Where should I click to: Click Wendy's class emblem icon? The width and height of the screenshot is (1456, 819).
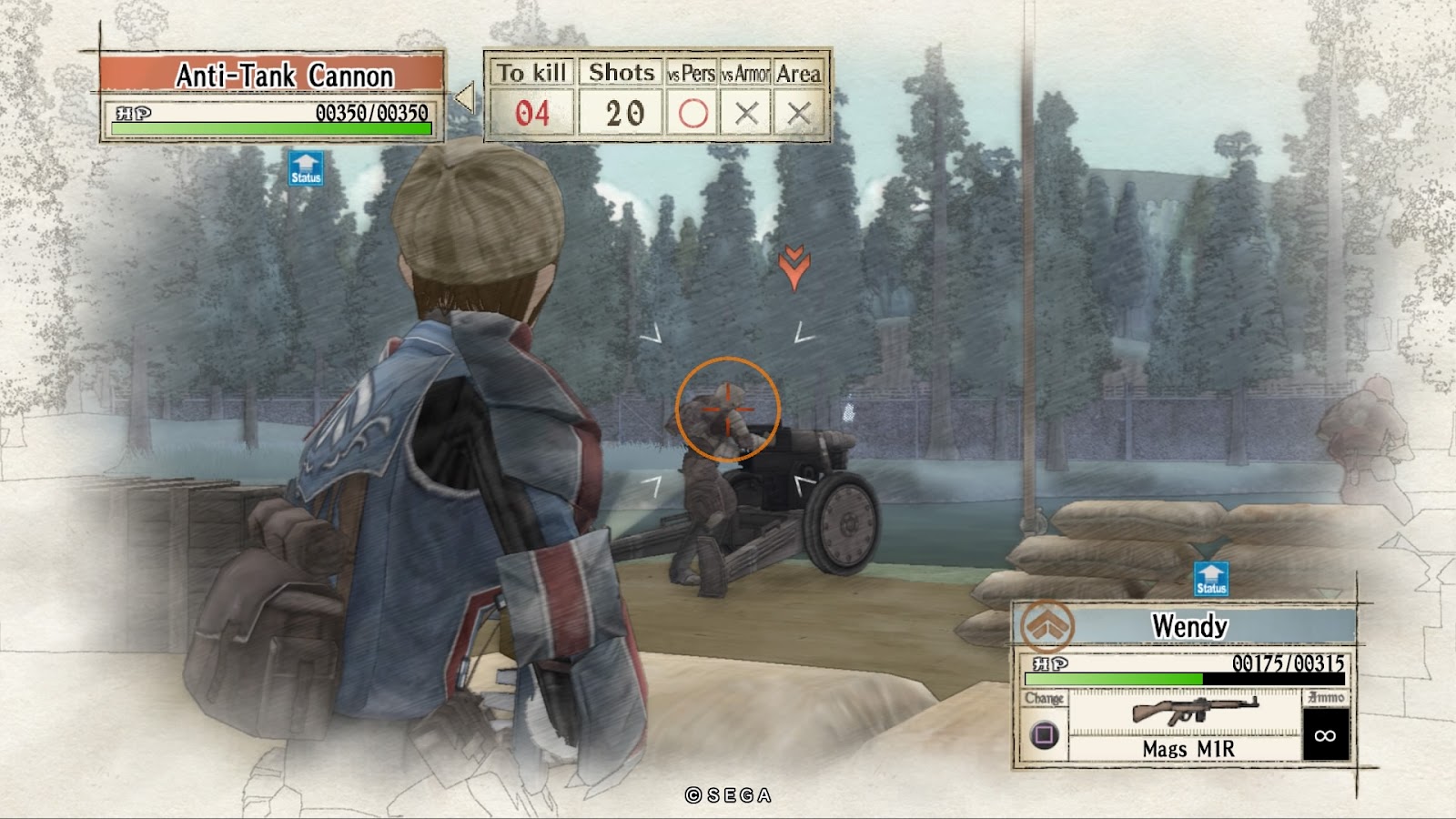pos(1046,626)
